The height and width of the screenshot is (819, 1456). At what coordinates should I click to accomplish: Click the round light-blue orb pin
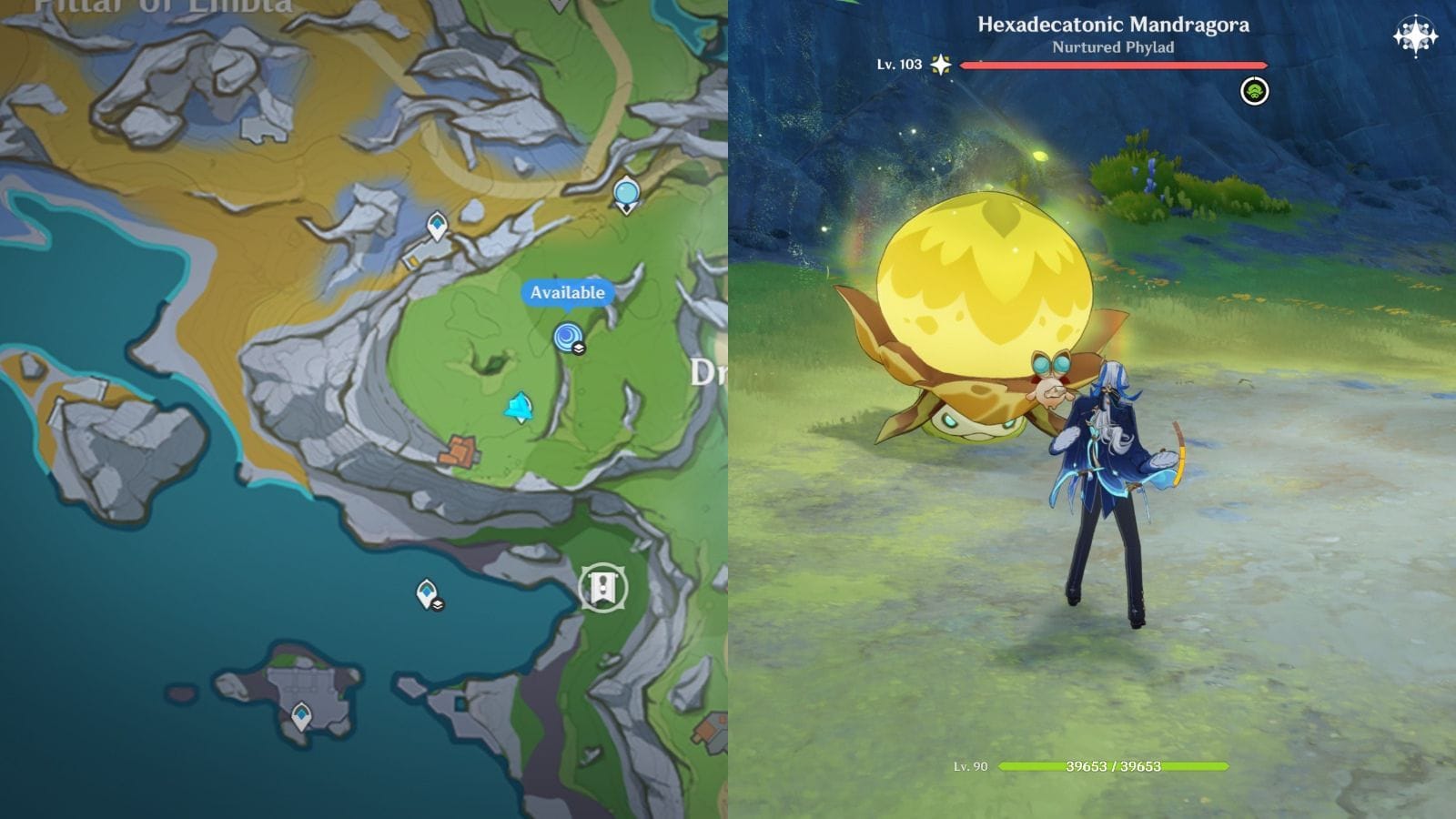point(626,195)
